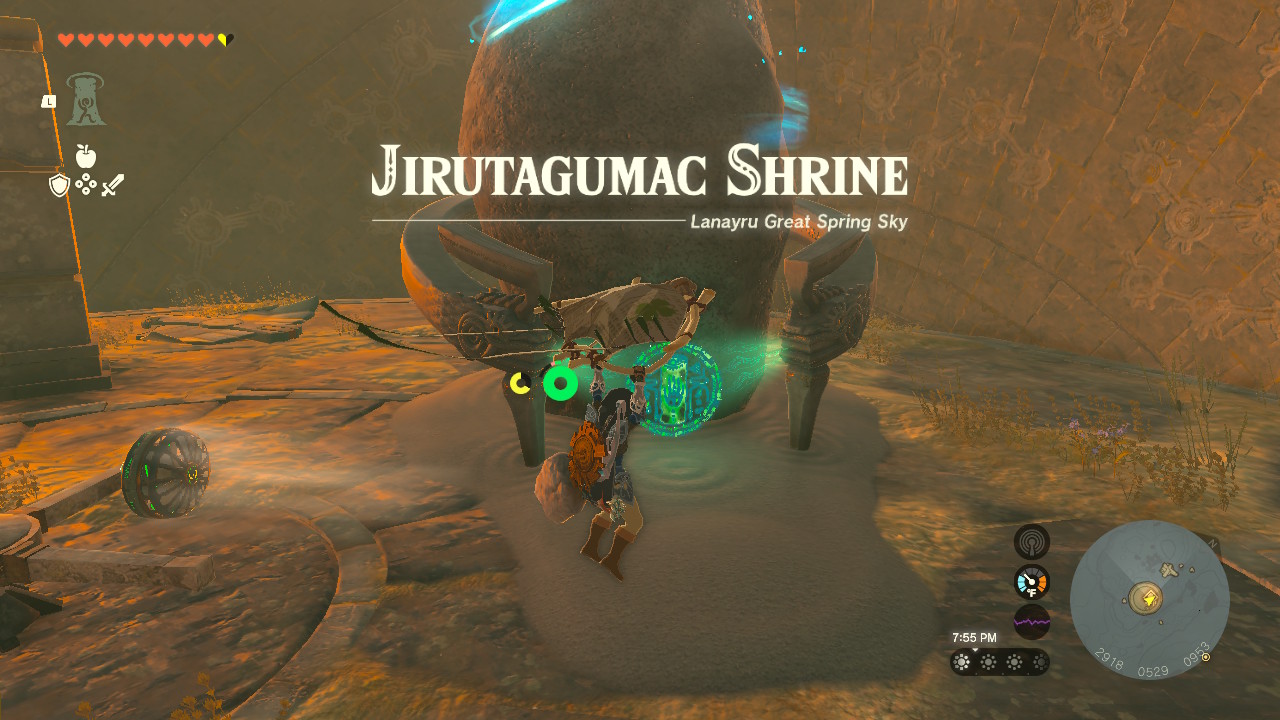Click the shrine sensor signal icon
The image size is (1280, 720).
1031,542
